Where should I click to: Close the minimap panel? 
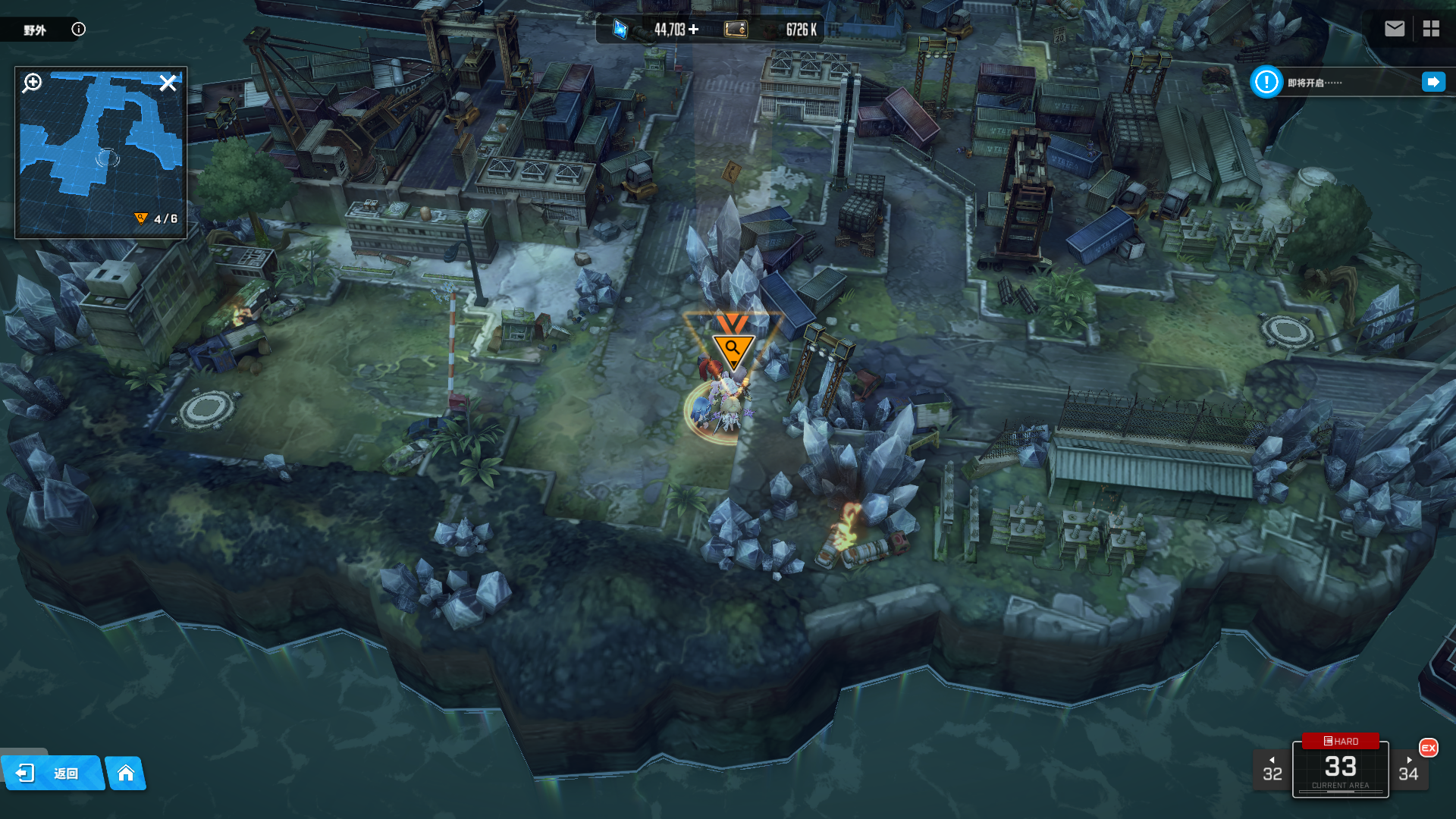pos(168,83)
